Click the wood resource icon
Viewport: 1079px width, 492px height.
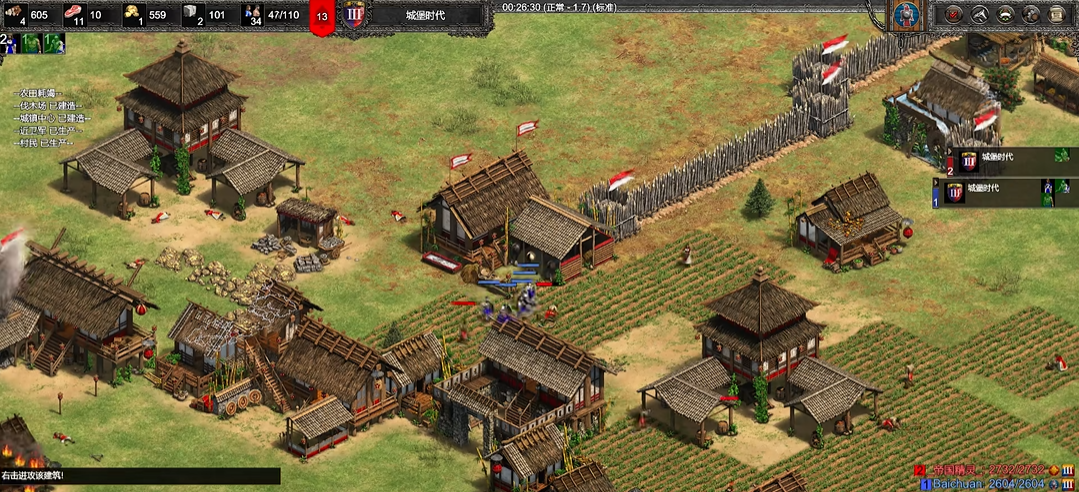(x=15, y=14)
